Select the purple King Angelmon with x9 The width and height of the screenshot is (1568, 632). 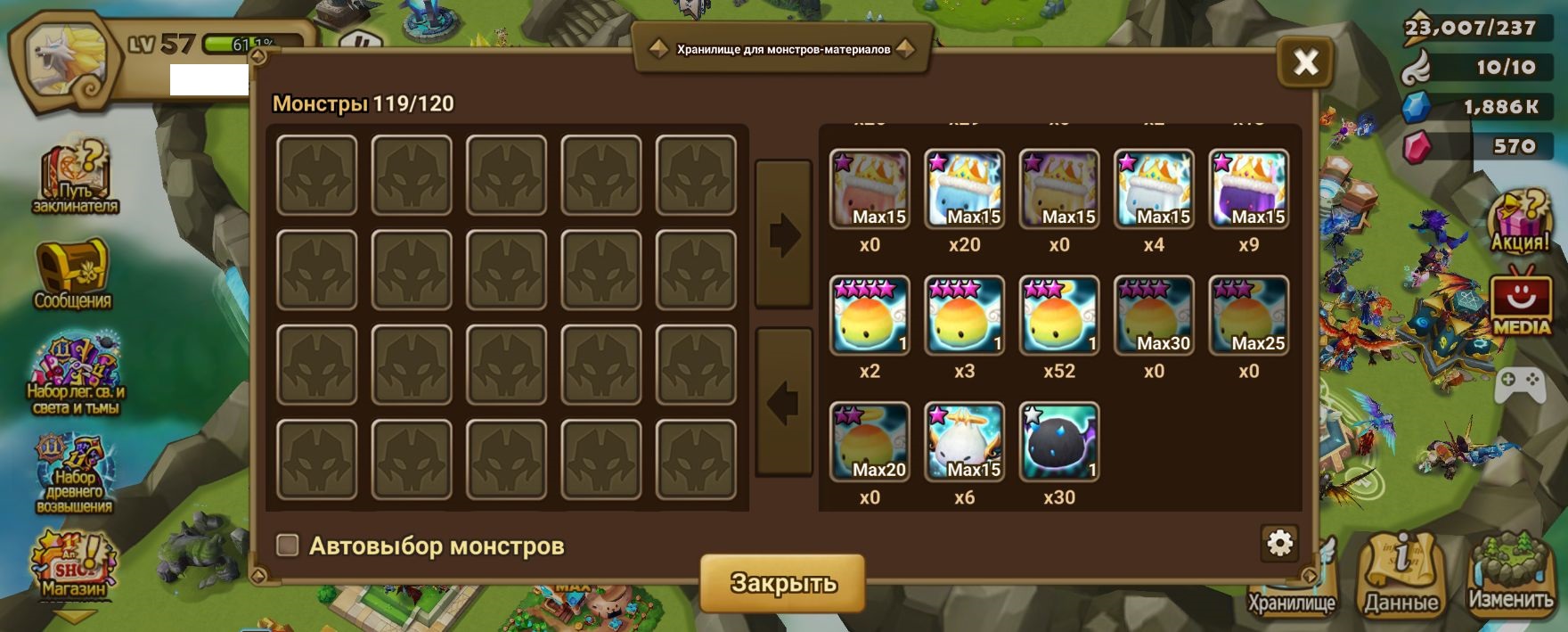point(1248,189)
